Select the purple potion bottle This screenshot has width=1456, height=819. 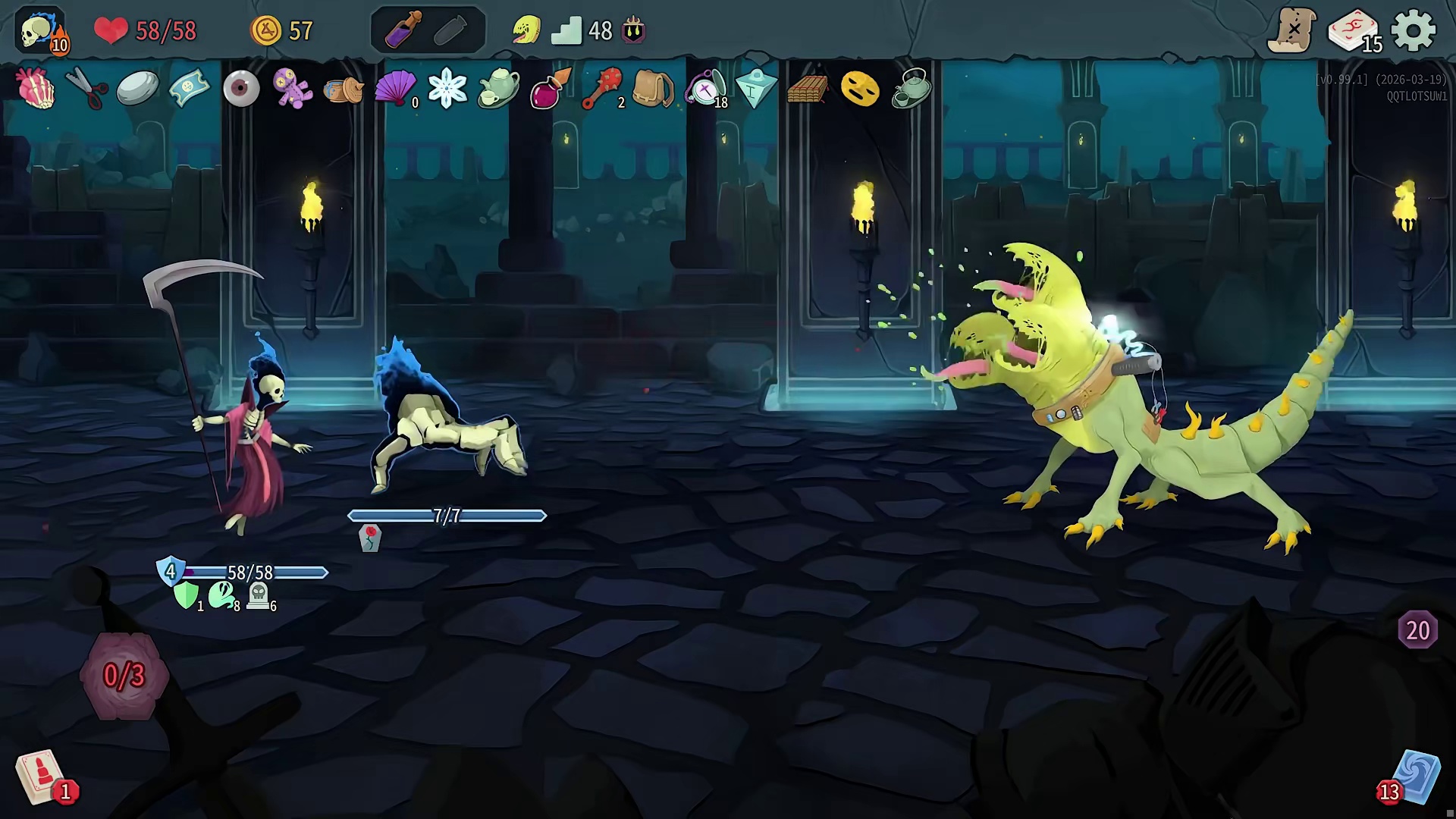(x=402, y=31)
